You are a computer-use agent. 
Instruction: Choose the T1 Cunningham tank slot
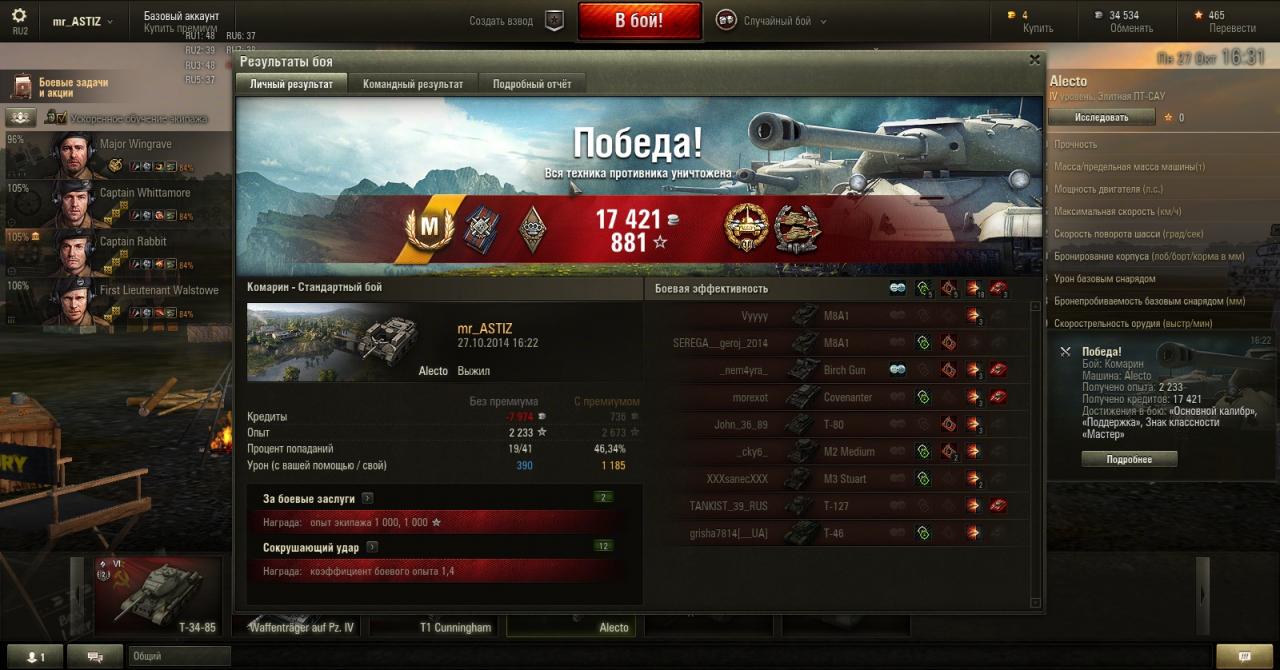437,627
